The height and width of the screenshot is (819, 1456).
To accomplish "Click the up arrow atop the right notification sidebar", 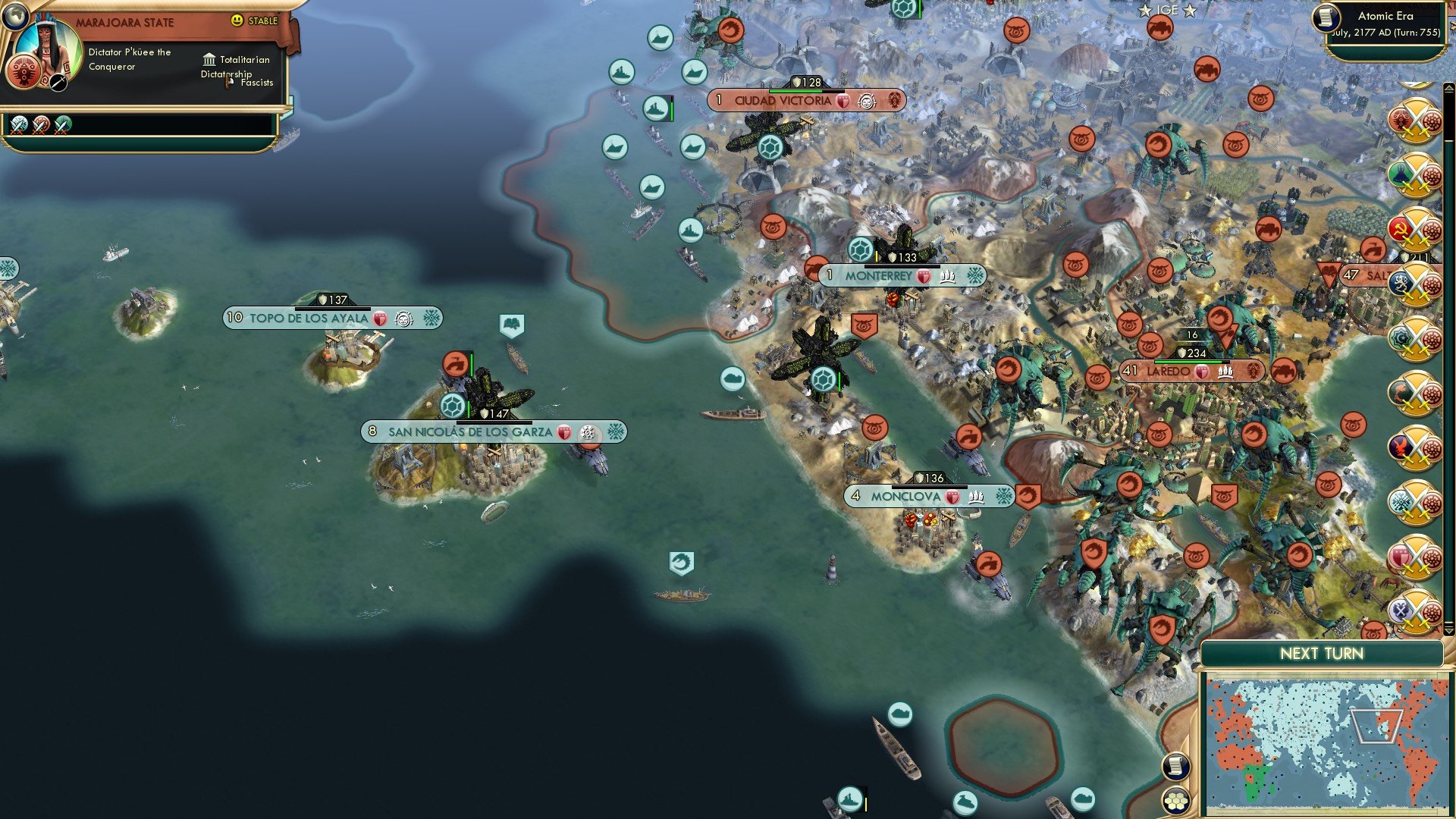I will click(x=1448, y=87).
